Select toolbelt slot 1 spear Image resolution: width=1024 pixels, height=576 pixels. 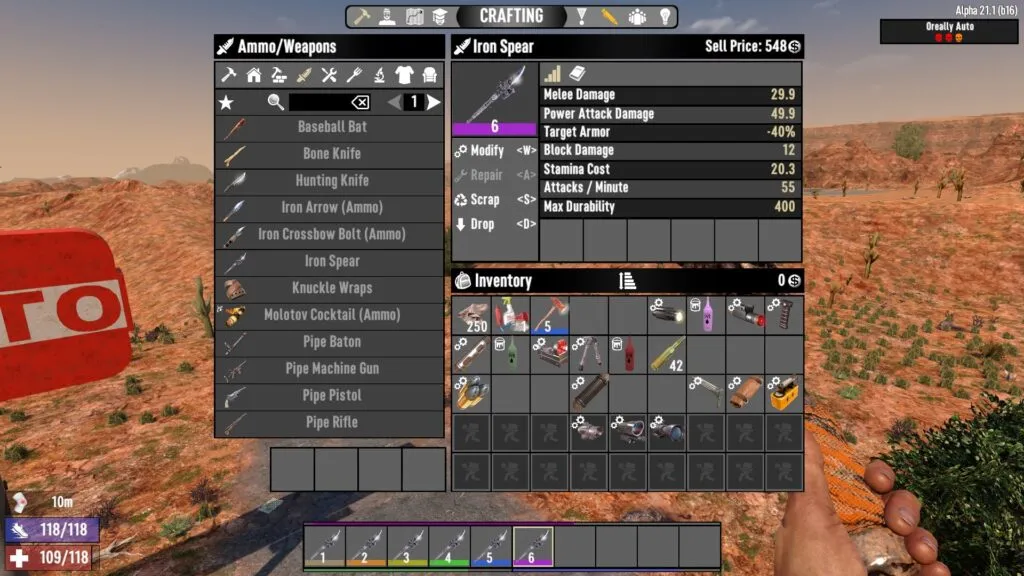coord(323,546)
